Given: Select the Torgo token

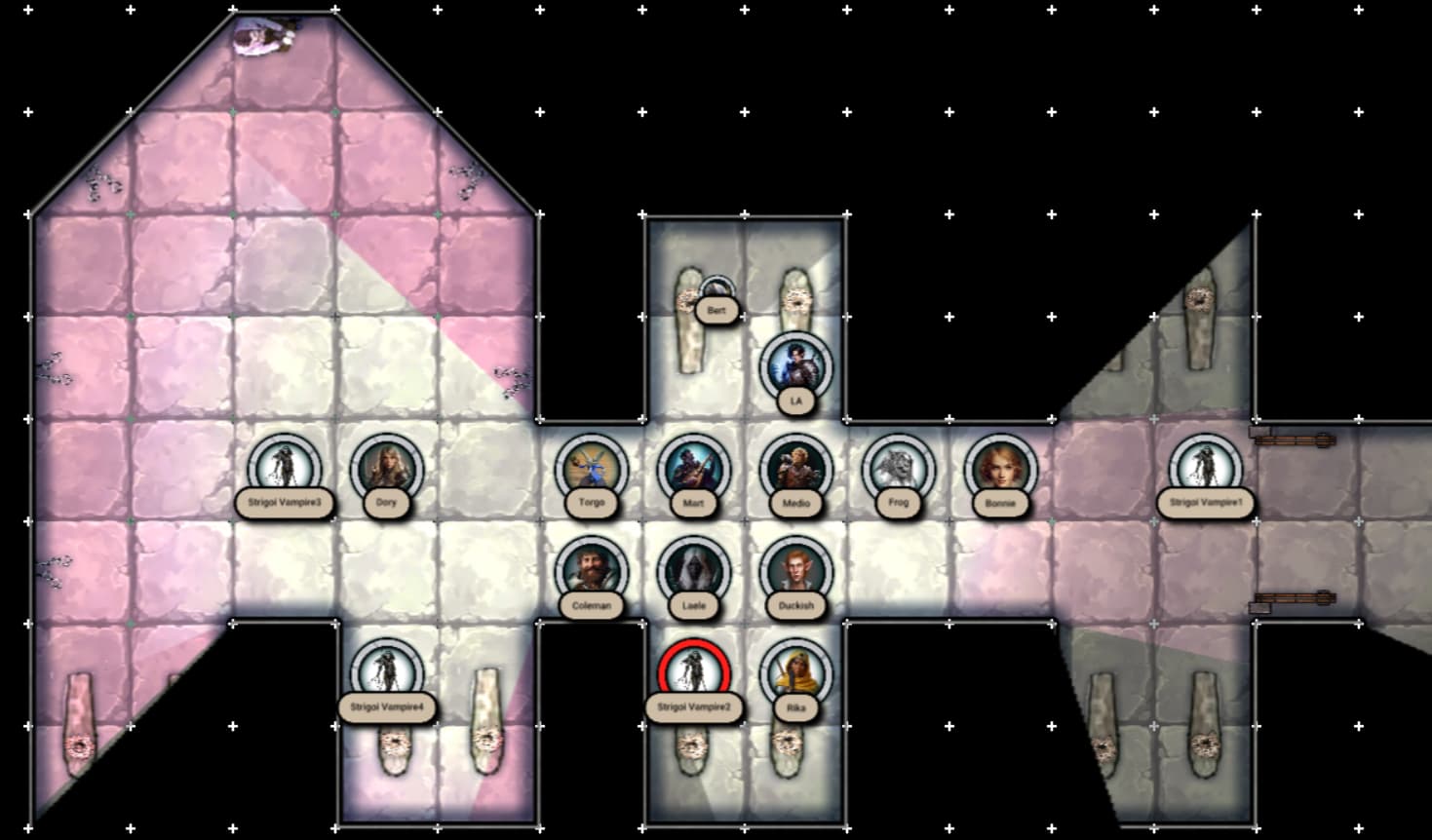Looking at the screenshot, I should (592, 470).
